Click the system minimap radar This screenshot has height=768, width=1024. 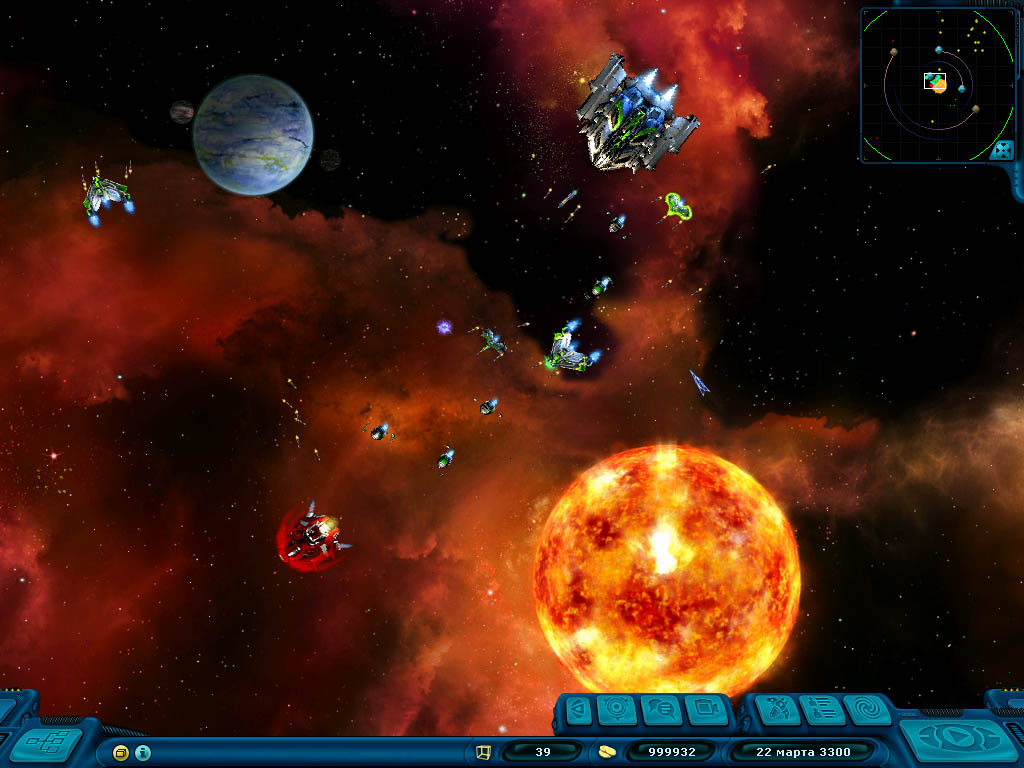930,84
